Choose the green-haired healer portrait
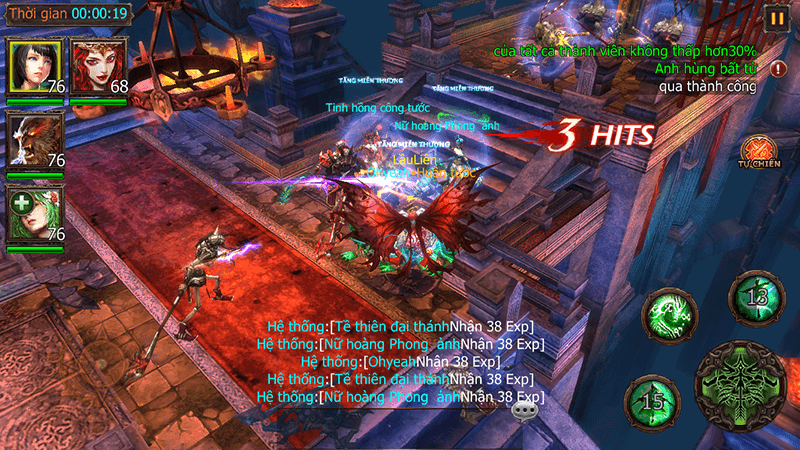 (x=35, y=214)
